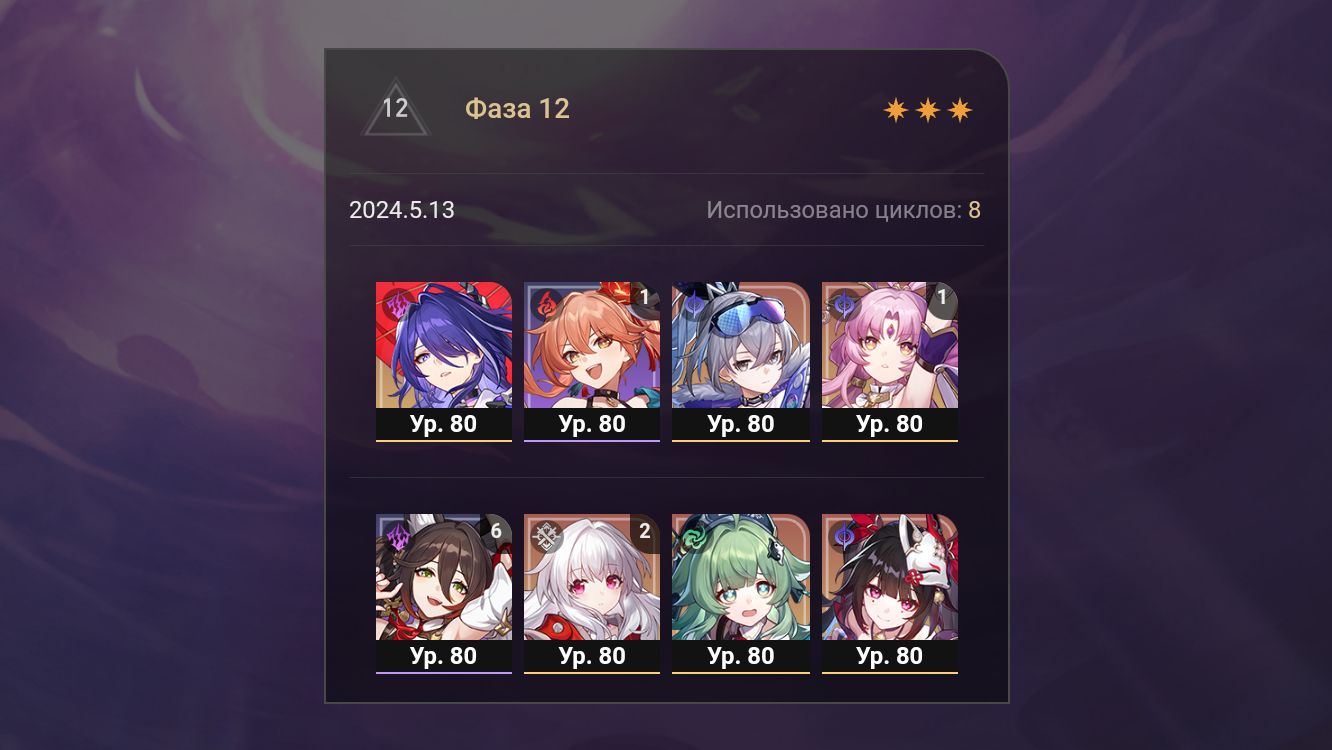Click the Фаза 12 heading
Image resolution: width=1332 pixels, height=750 pixels.
tap(517, 109)
